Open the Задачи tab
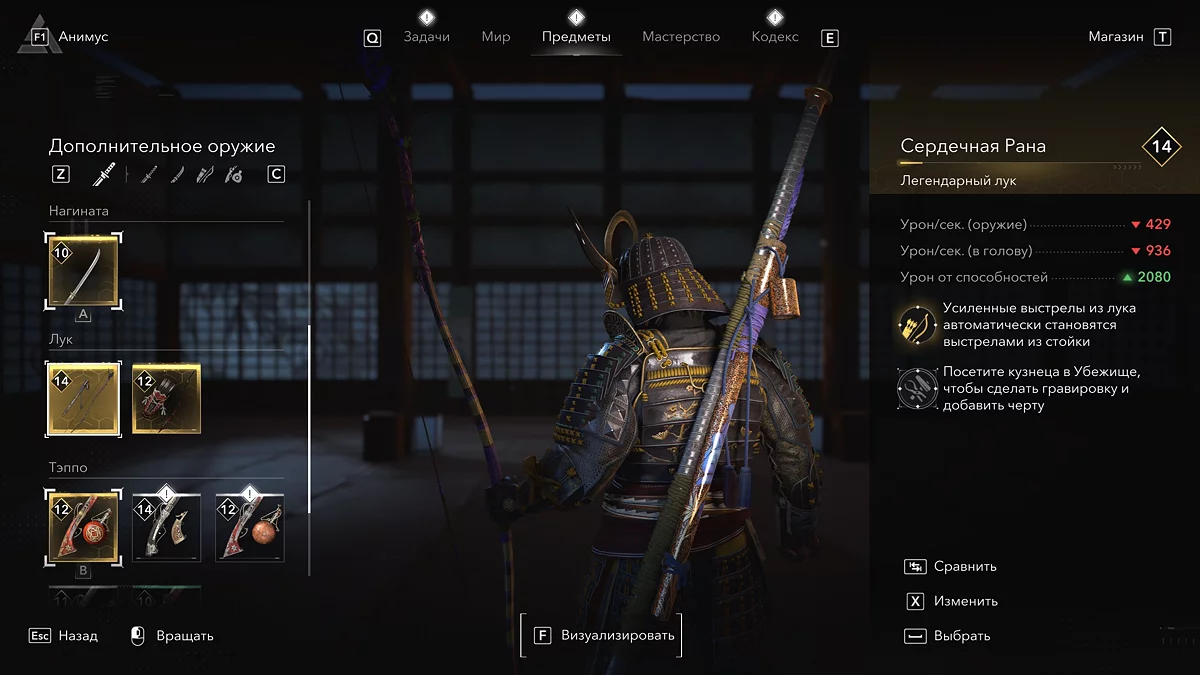 tap(426, 37)
